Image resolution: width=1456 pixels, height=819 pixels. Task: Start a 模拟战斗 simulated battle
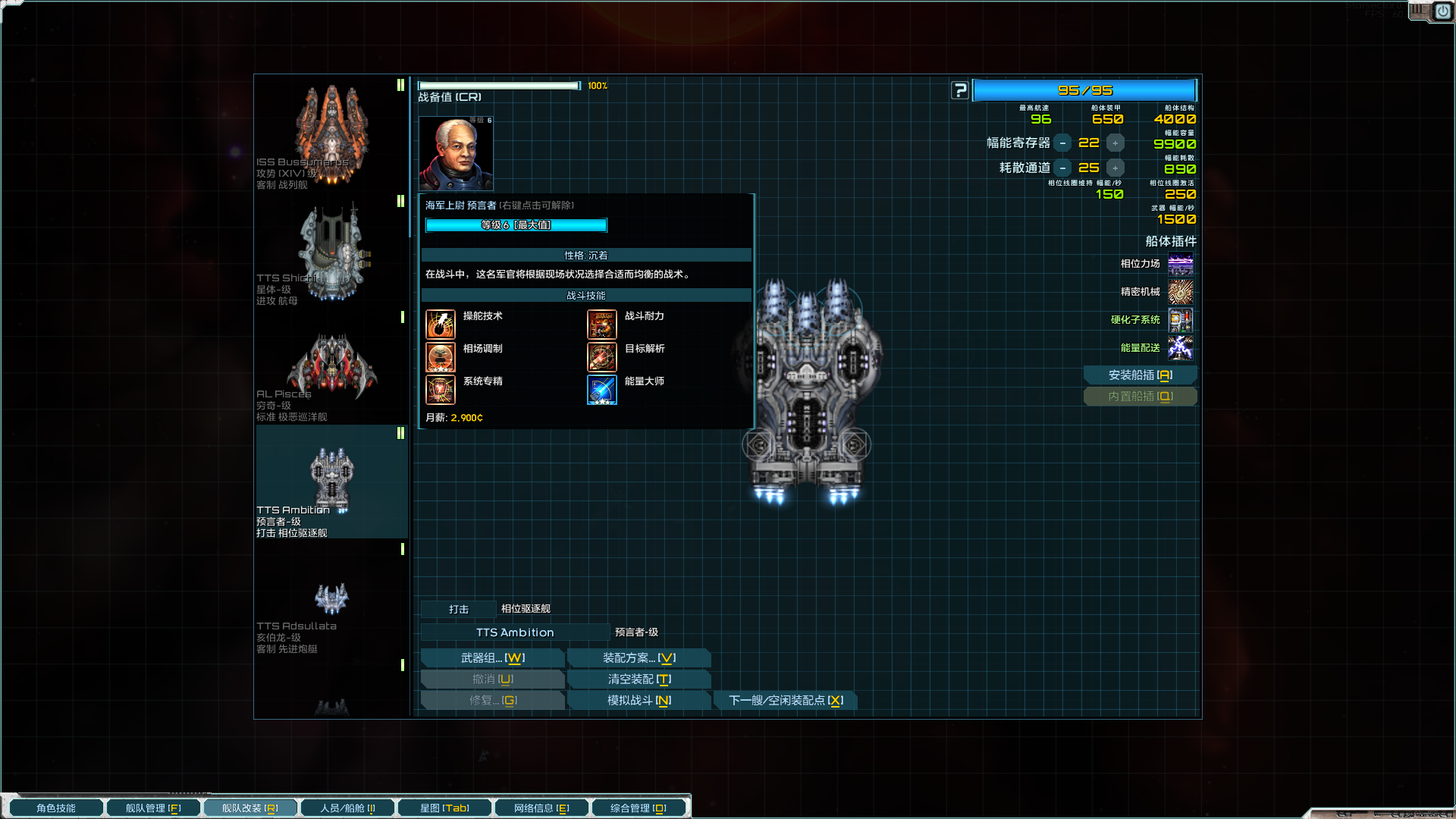click(639, 701)
